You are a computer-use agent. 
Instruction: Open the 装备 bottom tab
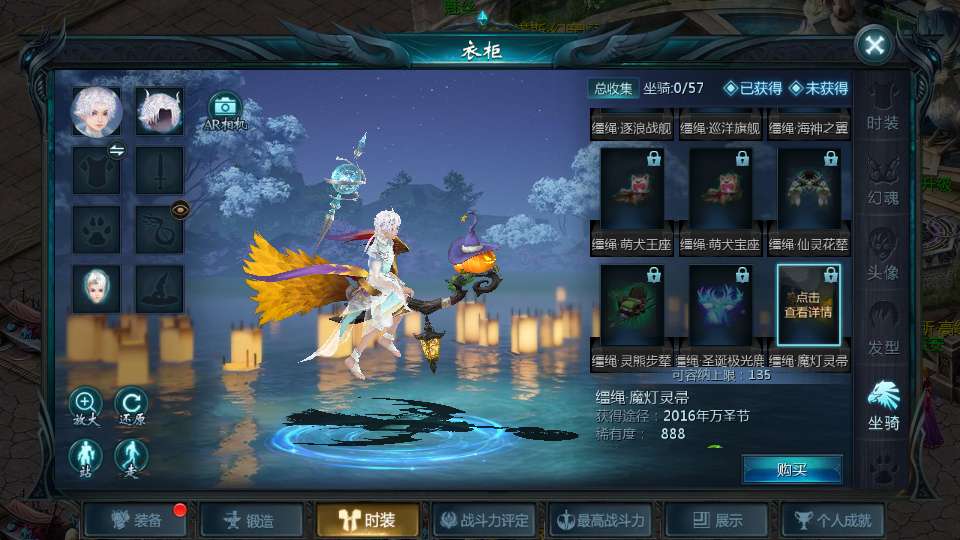pyautogui.click(x=137, y=520)
